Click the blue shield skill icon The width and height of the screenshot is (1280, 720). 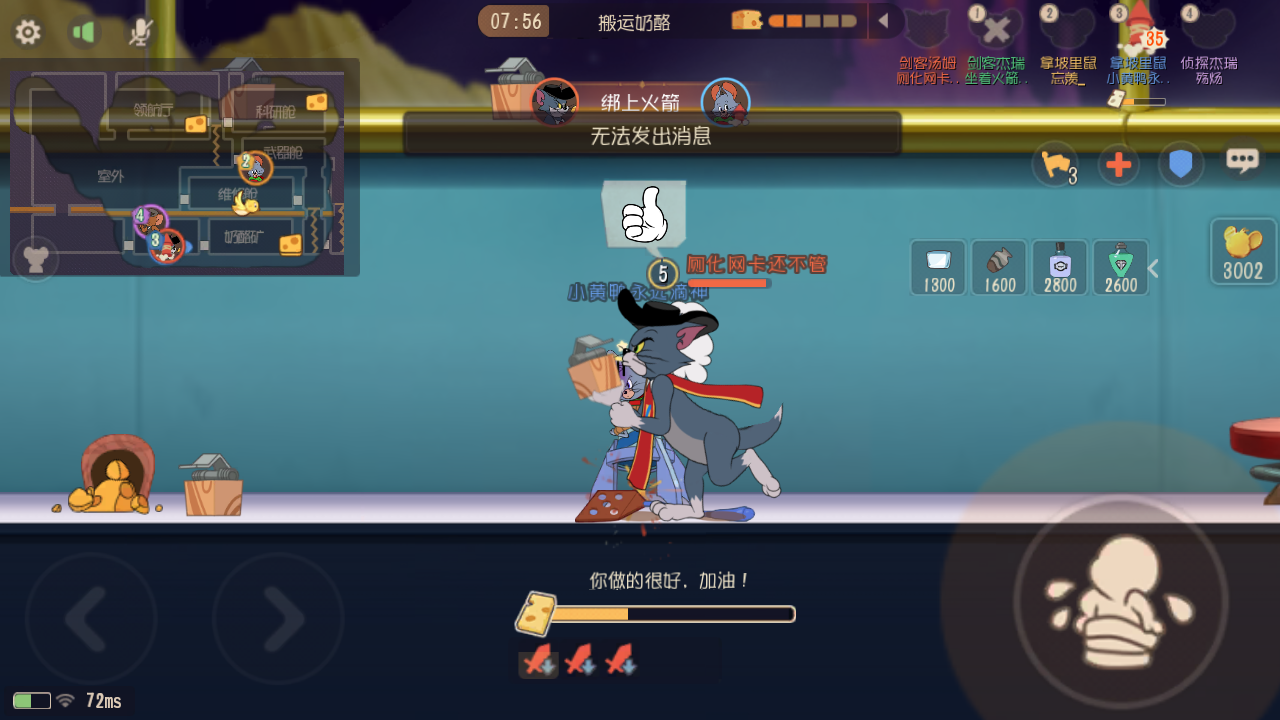[x=1181, y=164]
